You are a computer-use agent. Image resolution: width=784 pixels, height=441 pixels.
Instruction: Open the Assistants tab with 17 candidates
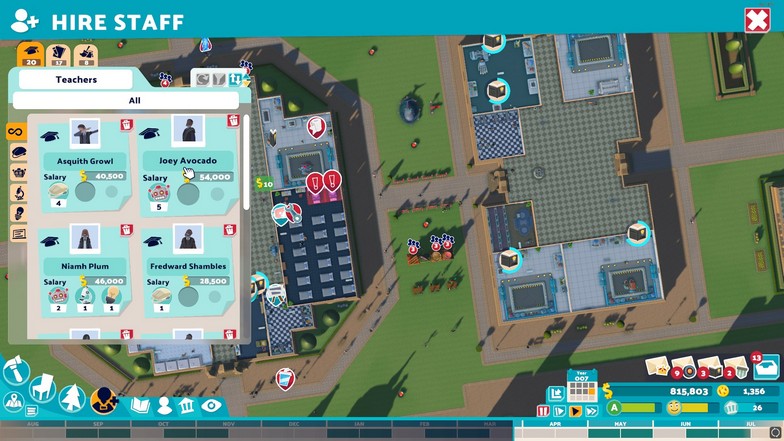click(x=59, y=54)
